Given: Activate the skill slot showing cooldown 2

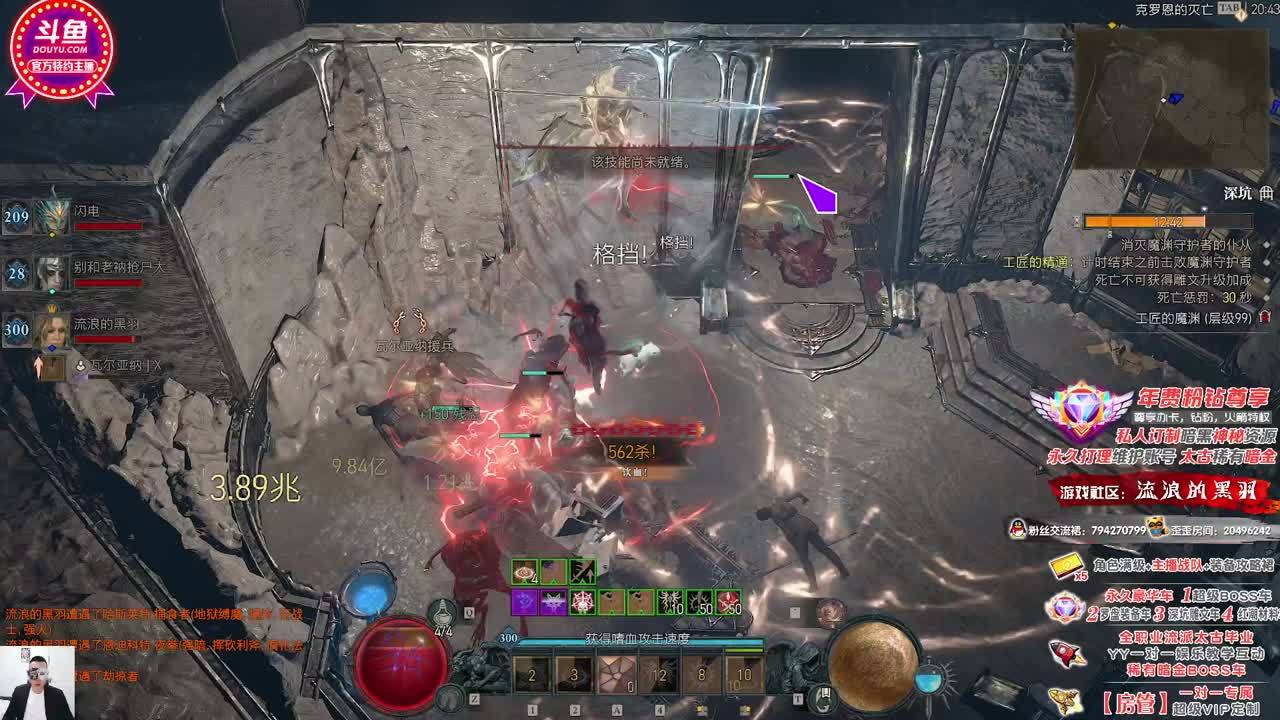Looking at the screenshot, I should (x=532, y=675).
